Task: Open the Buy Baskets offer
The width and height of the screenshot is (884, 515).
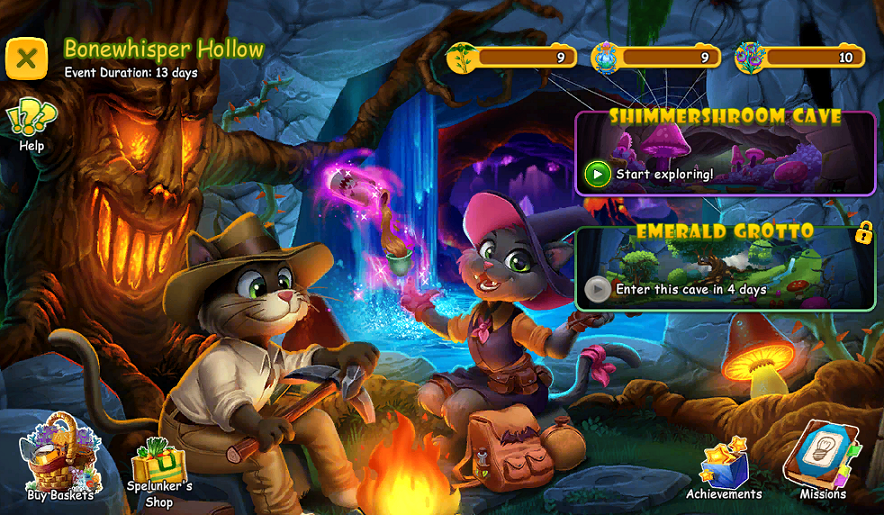Action: (60, 464)
